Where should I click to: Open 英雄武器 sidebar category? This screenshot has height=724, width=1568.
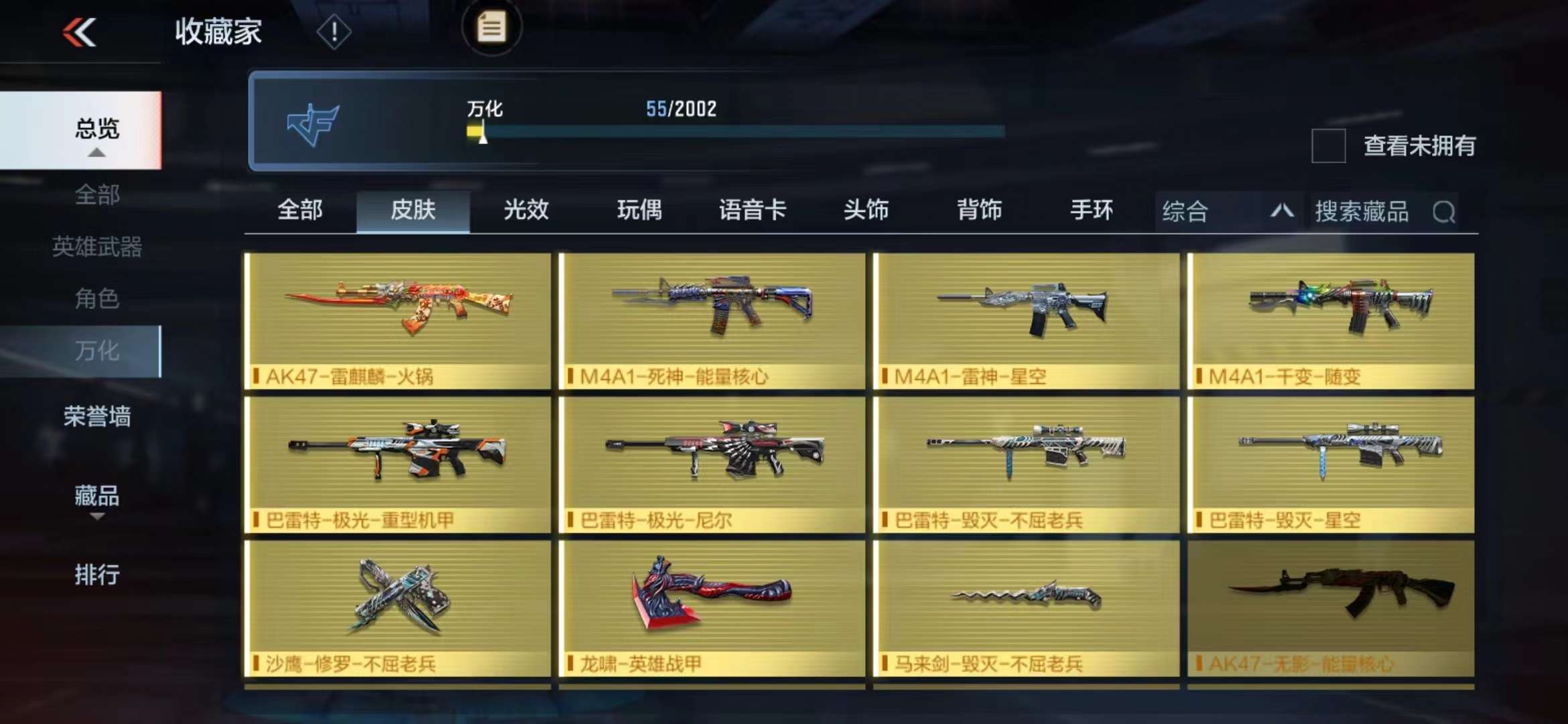(x=96, y=247)
